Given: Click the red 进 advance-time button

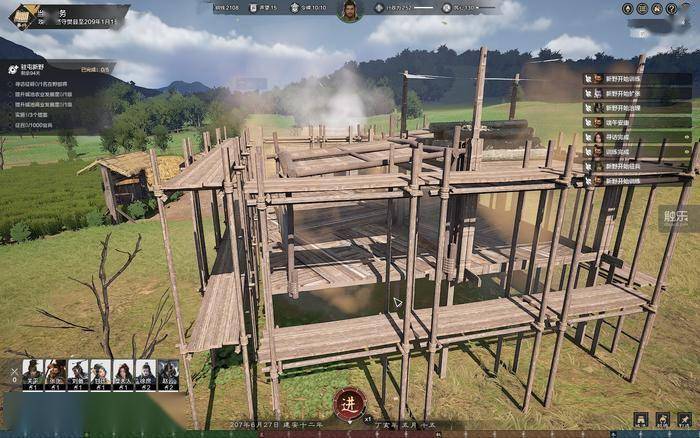Looking at the screenshot, I should (349, 402).
